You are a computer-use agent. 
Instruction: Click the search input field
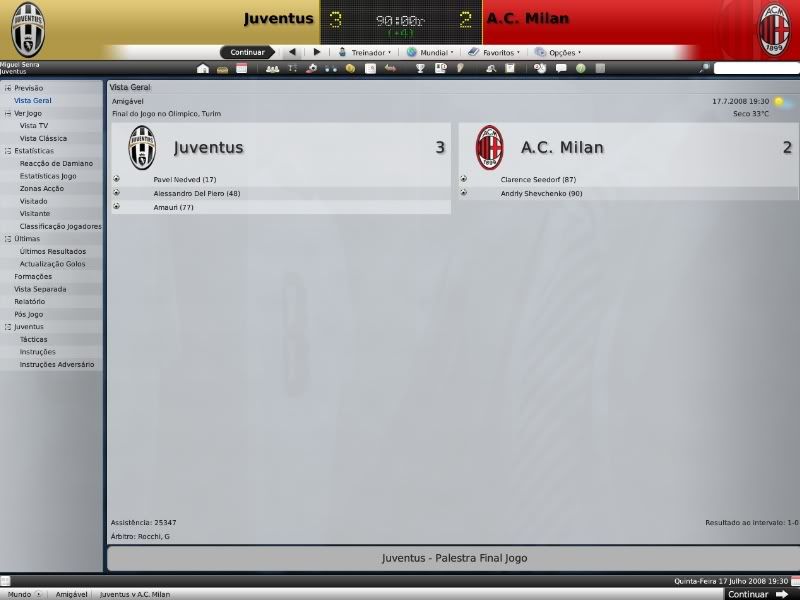point(756,69)
